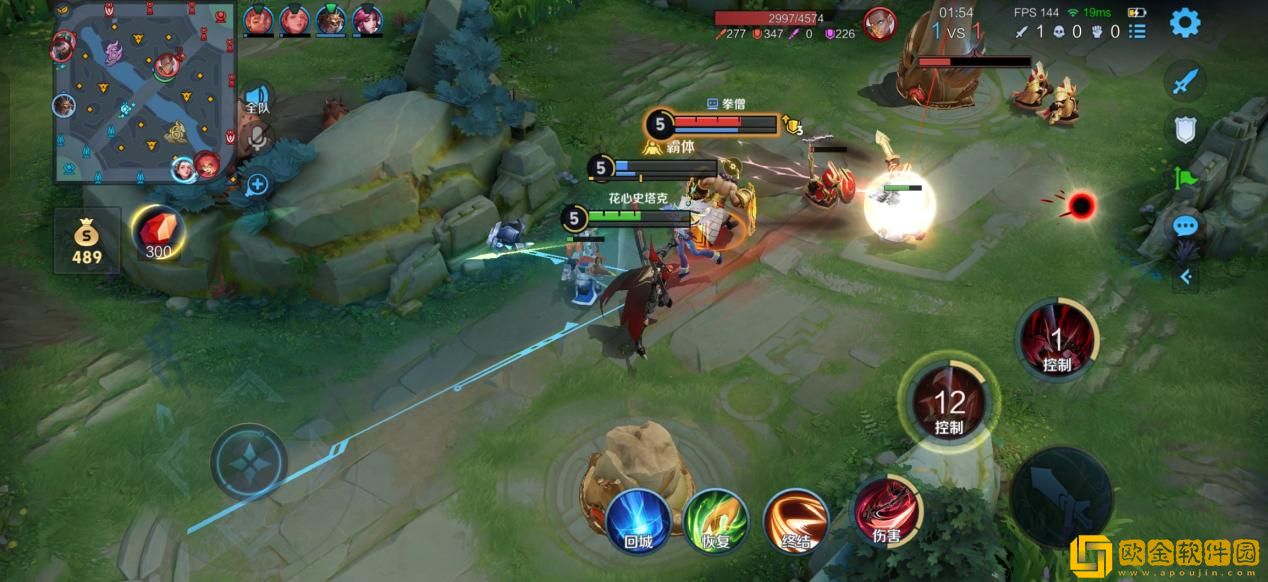Screen dimensions: 1268x582
Task: Open the shop via the gold bag
Action: [86, 240]
